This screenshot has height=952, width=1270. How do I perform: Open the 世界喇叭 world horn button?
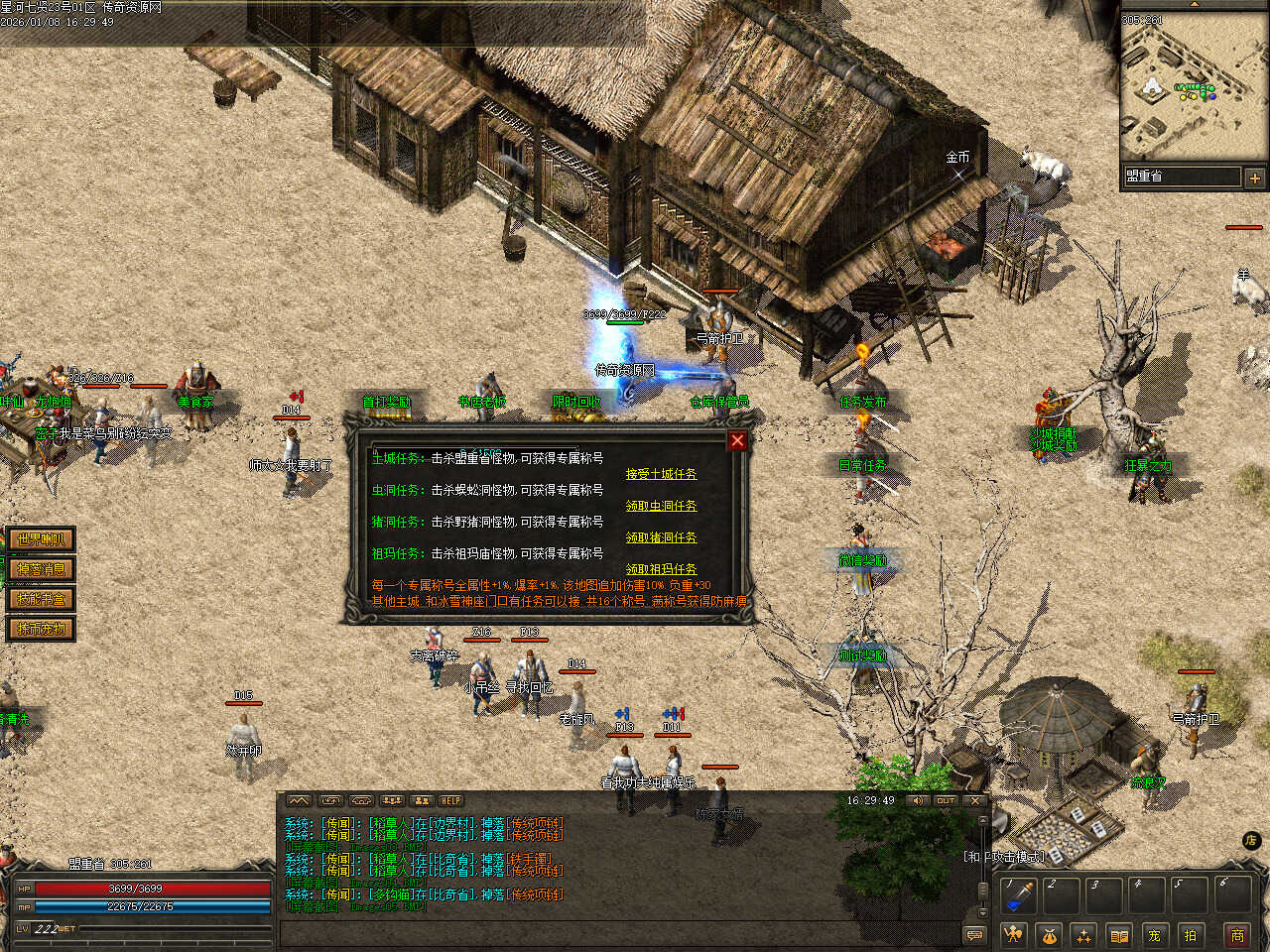point(41,539)
